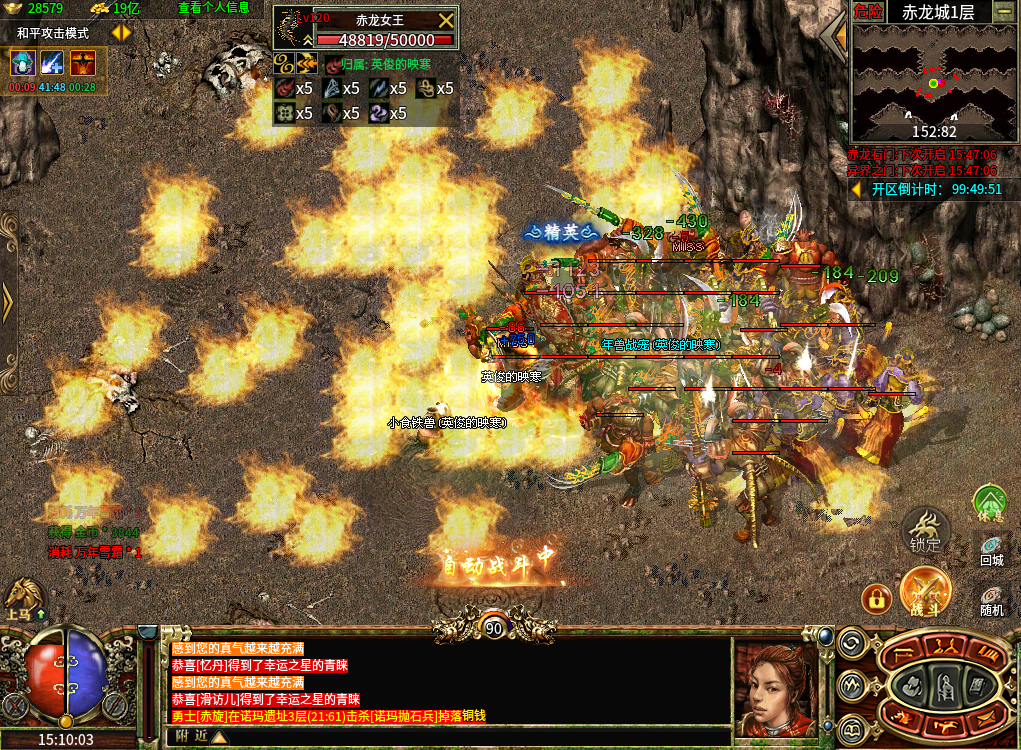This screenshot has width=1021, height=750.
Task: Open the book icon in the center menu
Action: (x=978, y=685)
